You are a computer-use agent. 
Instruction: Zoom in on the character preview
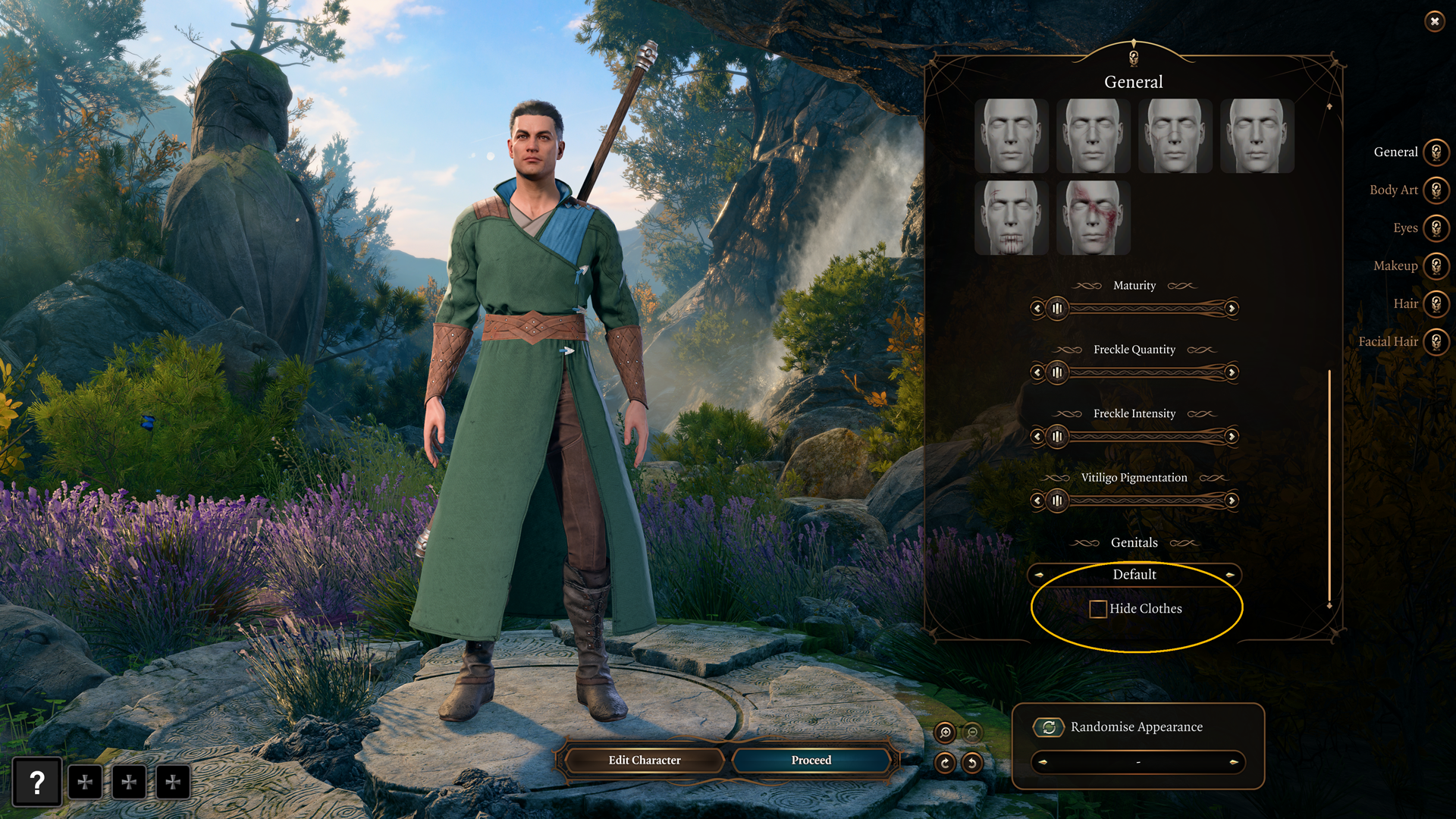click(945, 733)
